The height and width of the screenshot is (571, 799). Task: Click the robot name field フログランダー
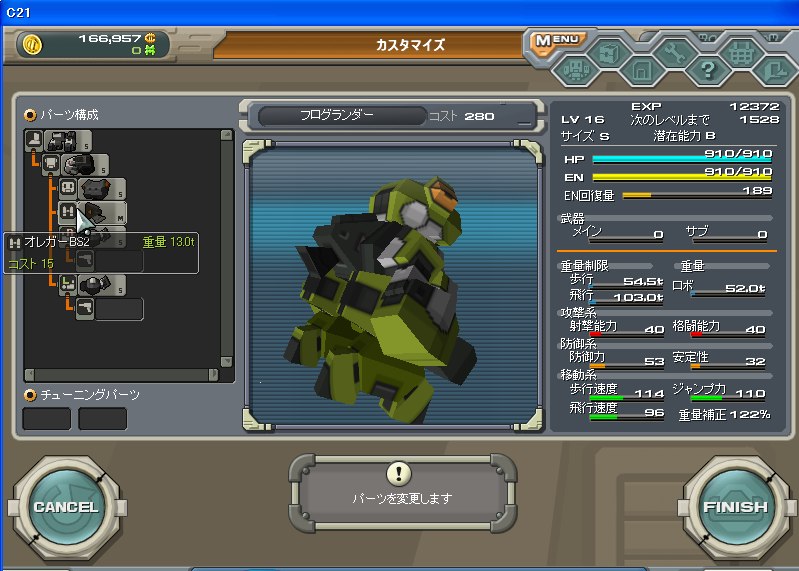tap(338, 115)
